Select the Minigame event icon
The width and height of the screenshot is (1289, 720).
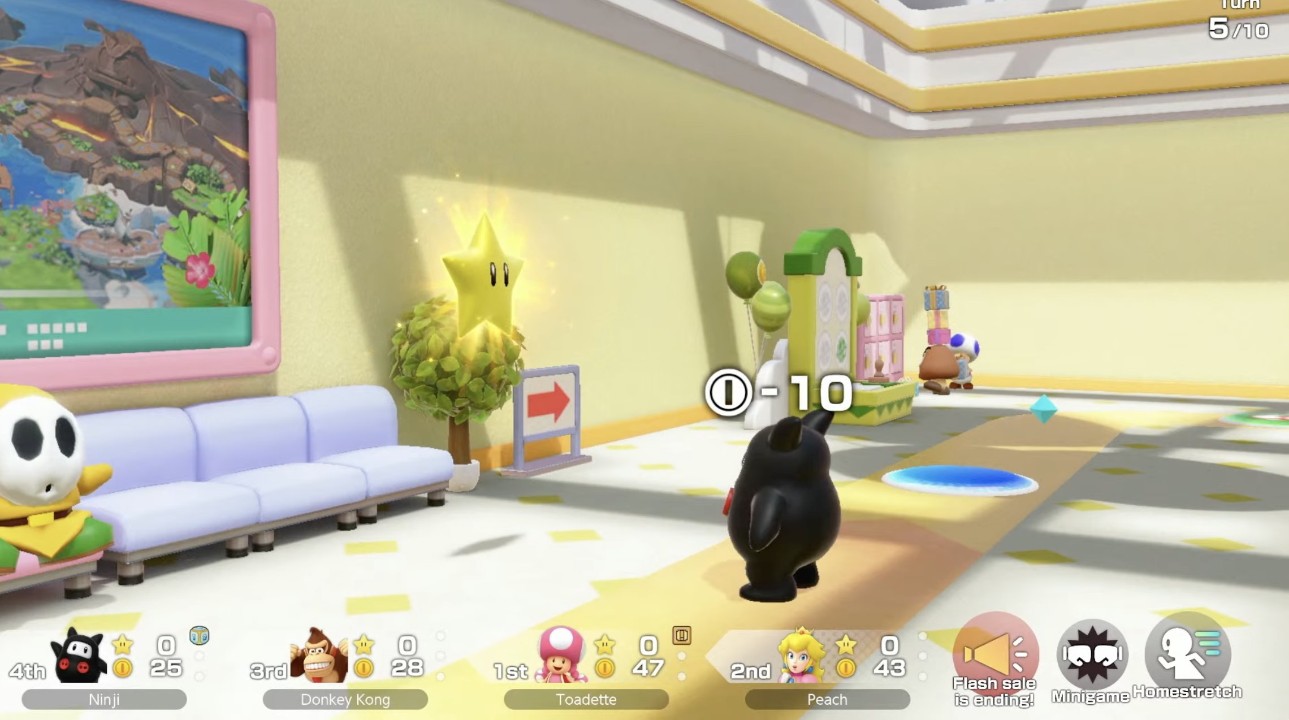pyautogui.click(x=1092, y=655)
